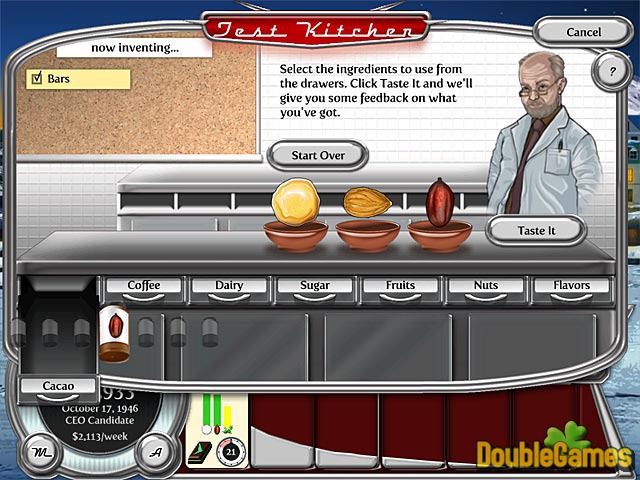The image size is (640, 480).
Task: Show the Nuts drawer
Action: coord(486,286)
